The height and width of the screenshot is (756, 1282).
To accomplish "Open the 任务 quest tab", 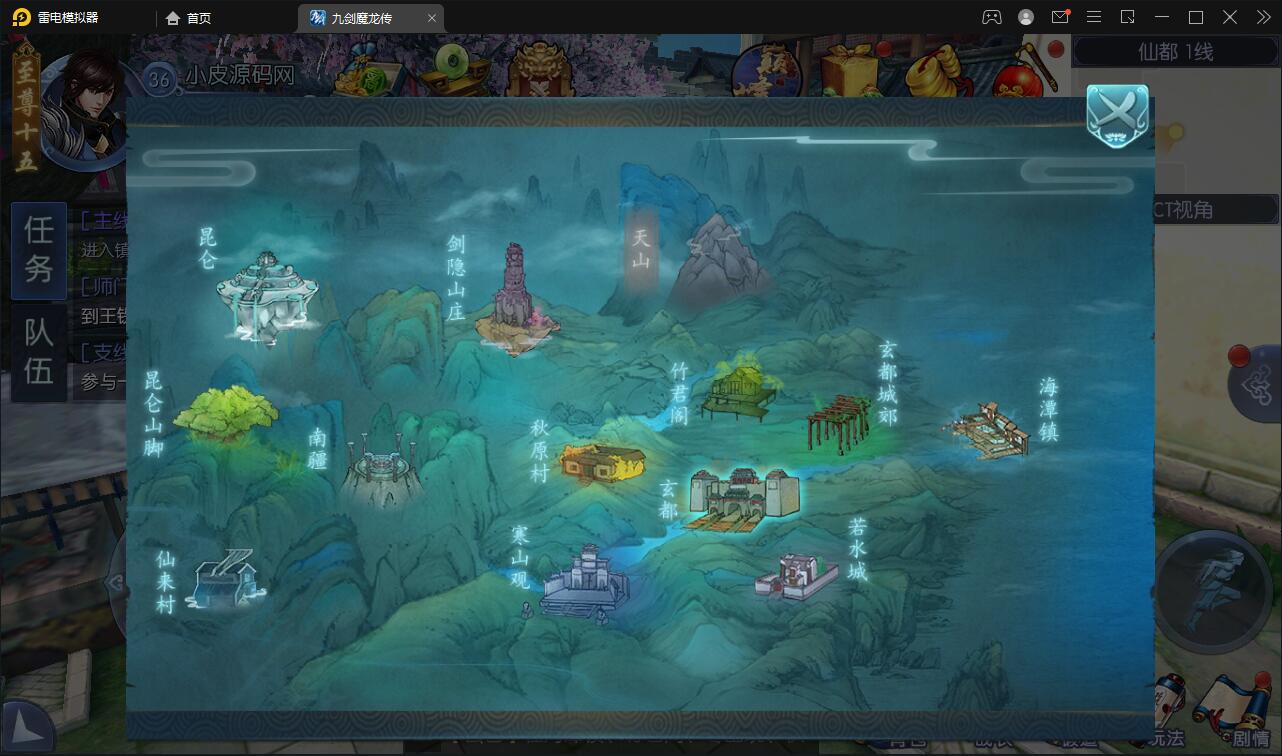I will tap(37, 251).
